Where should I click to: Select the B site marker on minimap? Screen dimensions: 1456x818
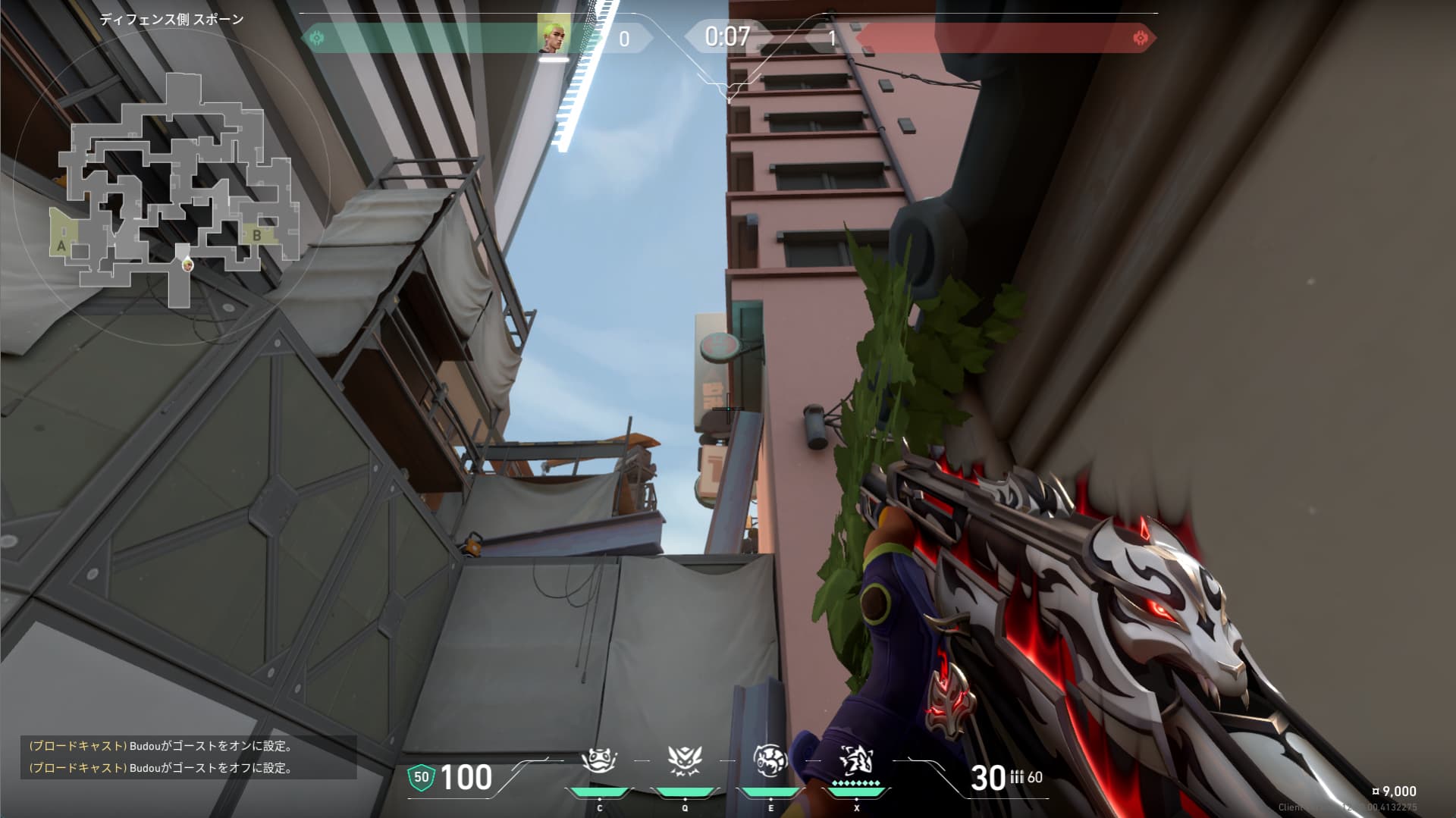(257, 235)
